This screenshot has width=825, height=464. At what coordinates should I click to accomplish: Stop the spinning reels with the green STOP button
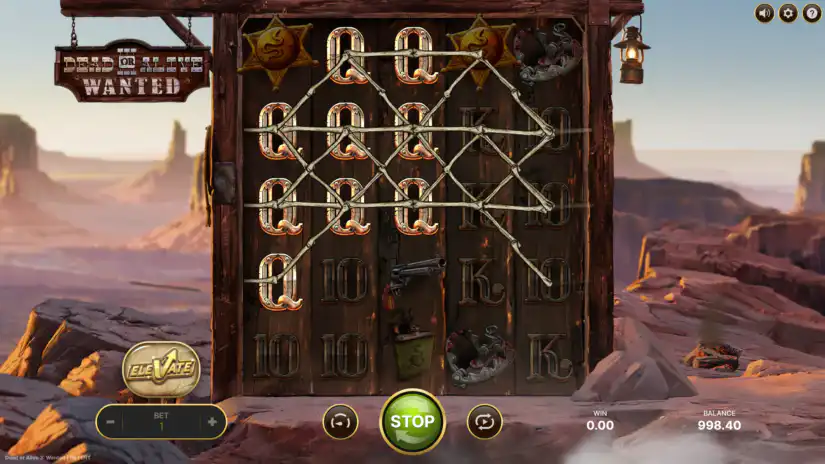(412, 421)
